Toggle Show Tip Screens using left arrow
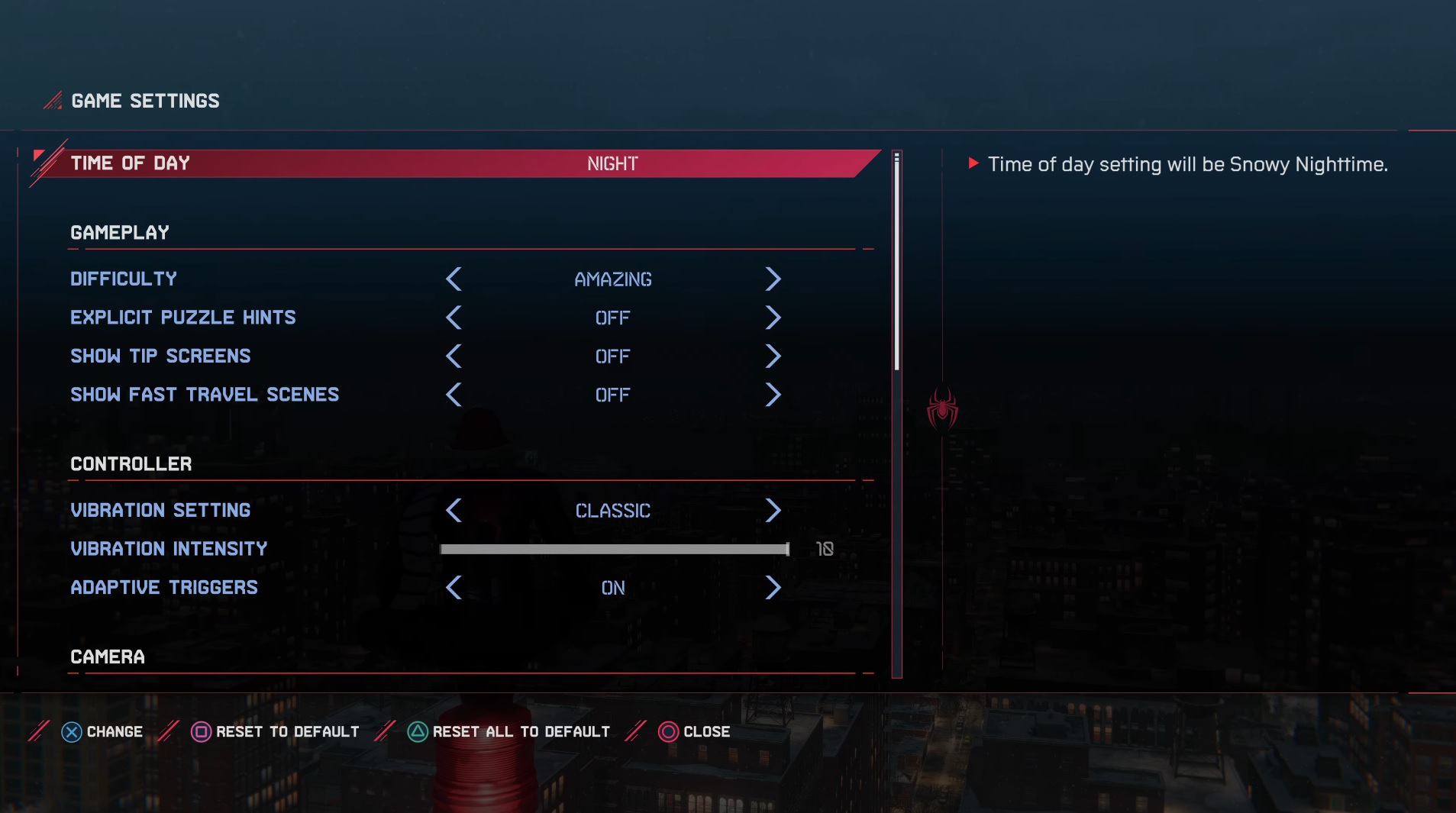This screenshot has width=1456, height=813. [x=454, y=356]
